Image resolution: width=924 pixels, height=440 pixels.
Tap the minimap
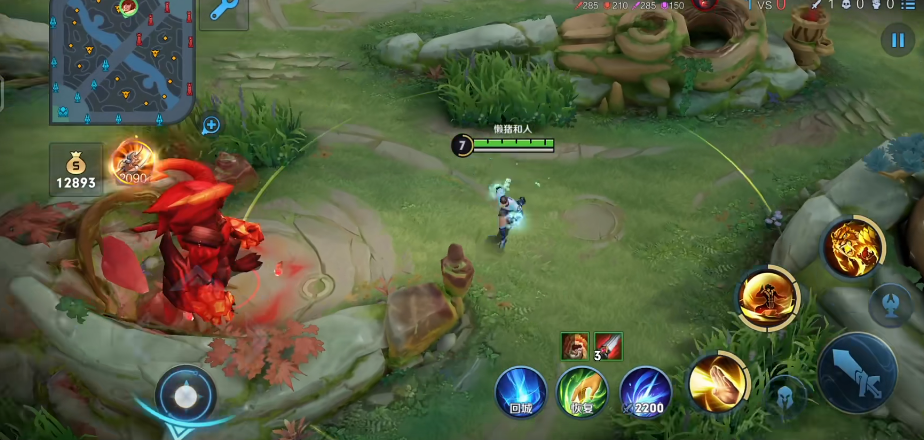(120, 60)
